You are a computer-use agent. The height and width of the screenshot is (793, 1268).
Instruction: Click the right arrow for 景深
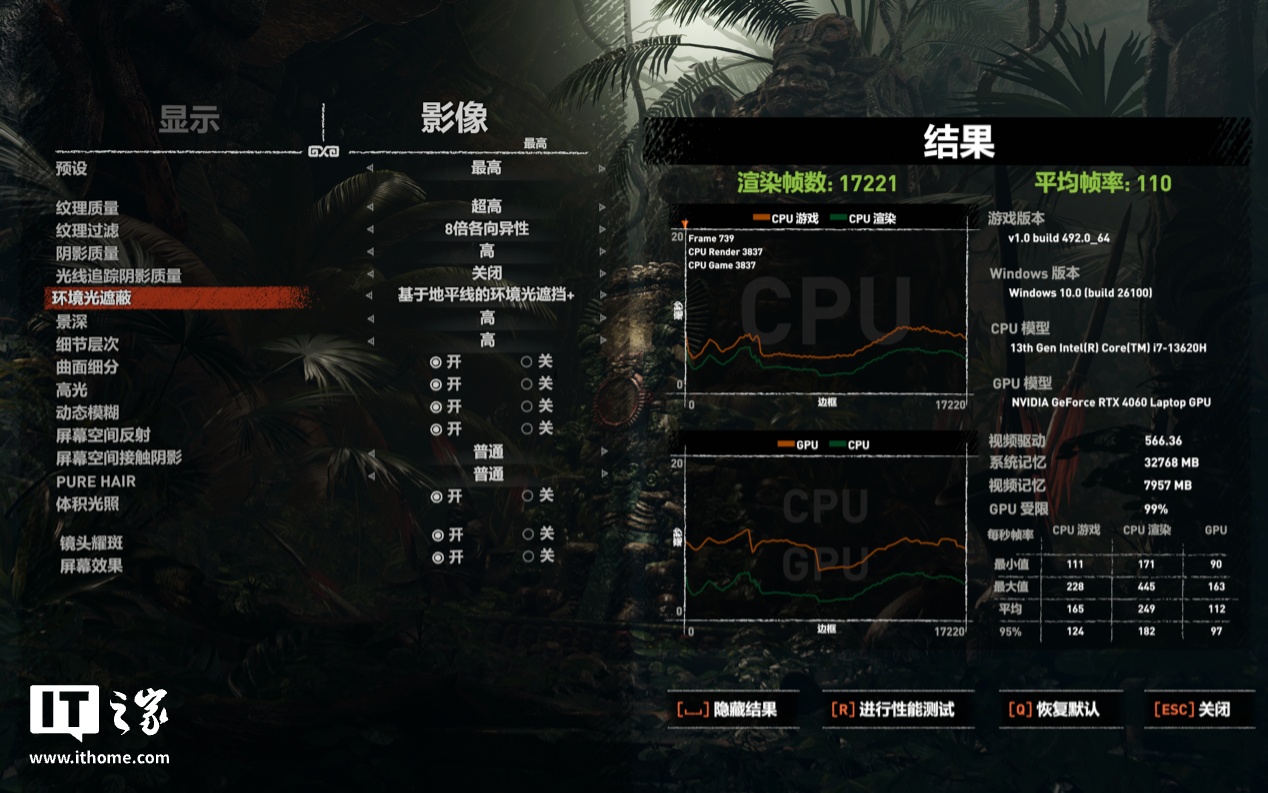(x=602, y=318)
